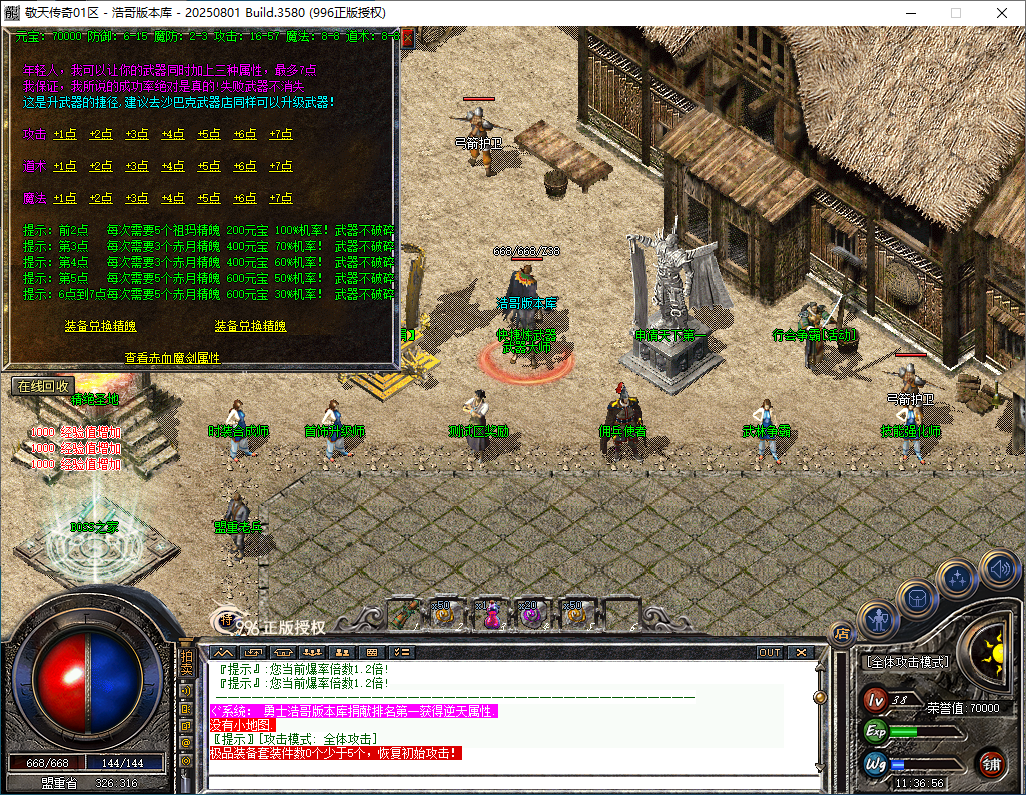Screen dimensions: 1026x795
Task: Open the 铺 stall button
Action: pyautogui.click(x=990, y=764)
